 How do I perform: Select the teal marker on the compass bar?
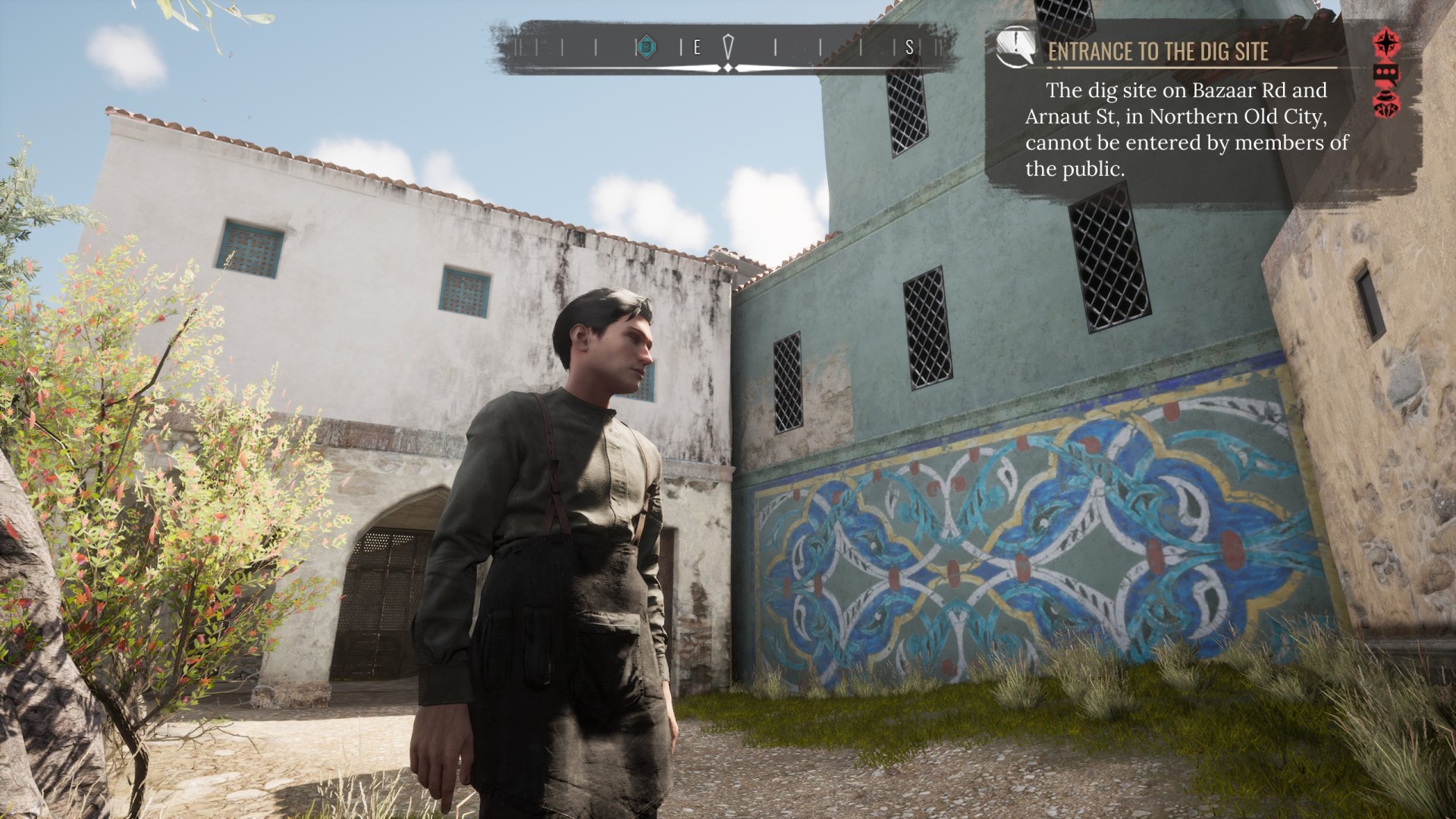[645, 47]
